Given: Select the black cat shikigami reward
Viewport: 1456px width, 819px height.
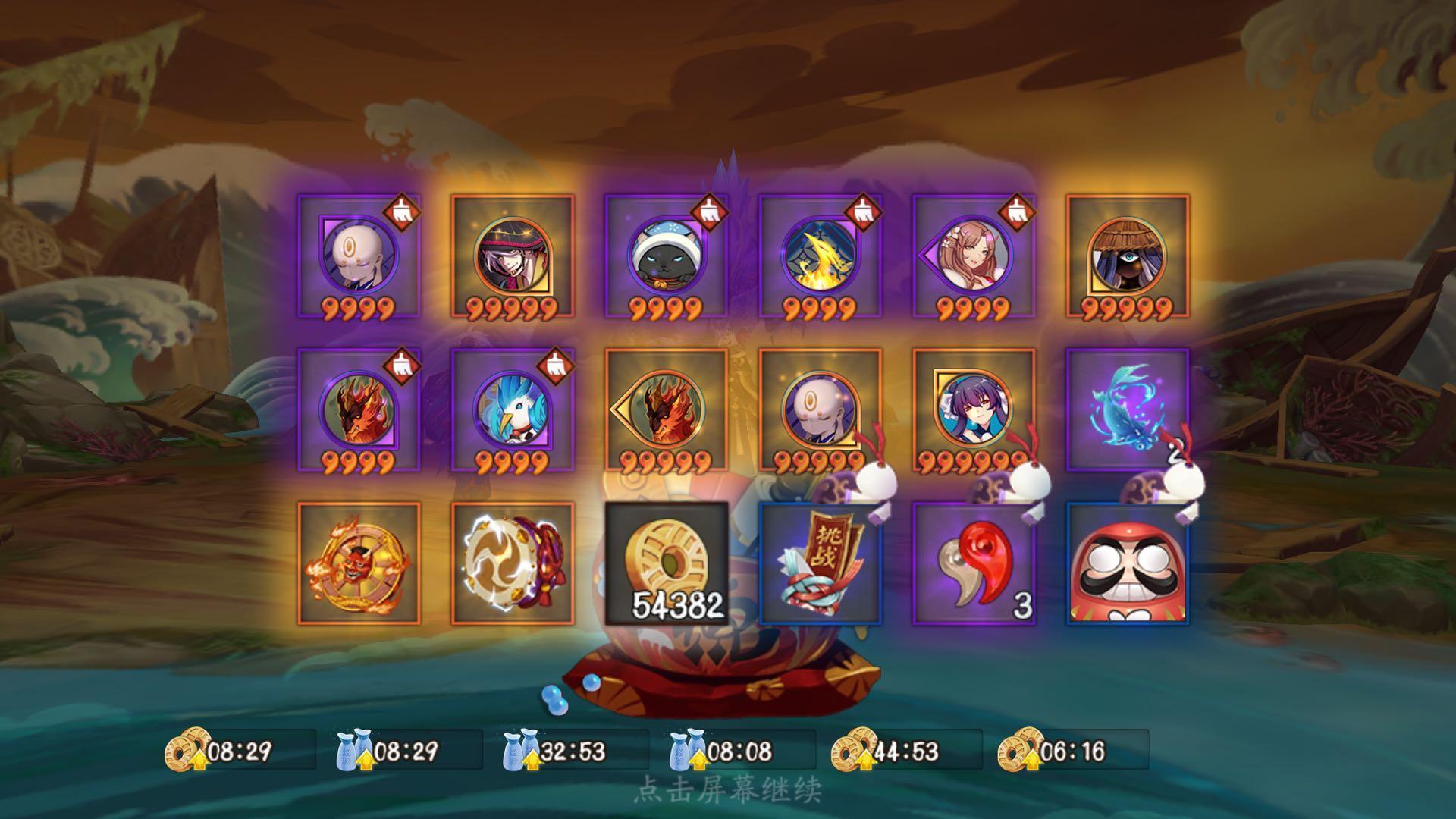Looking at the screenshot, I should pyautogui.click(x=666, y=256).
